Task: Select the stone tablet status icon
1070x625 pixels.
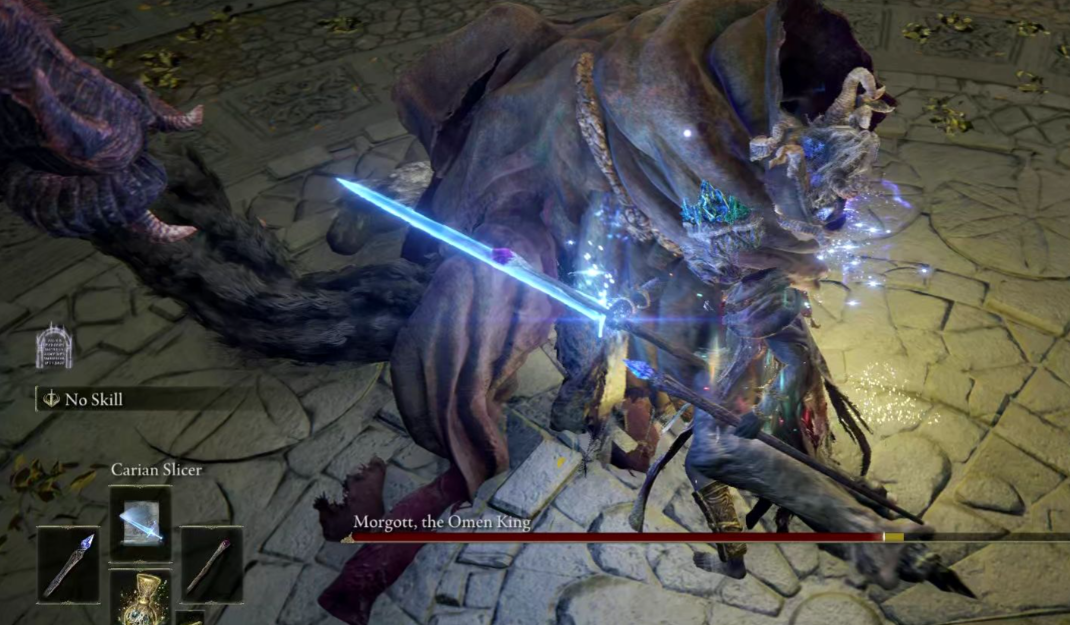Action: pos(54,346)
